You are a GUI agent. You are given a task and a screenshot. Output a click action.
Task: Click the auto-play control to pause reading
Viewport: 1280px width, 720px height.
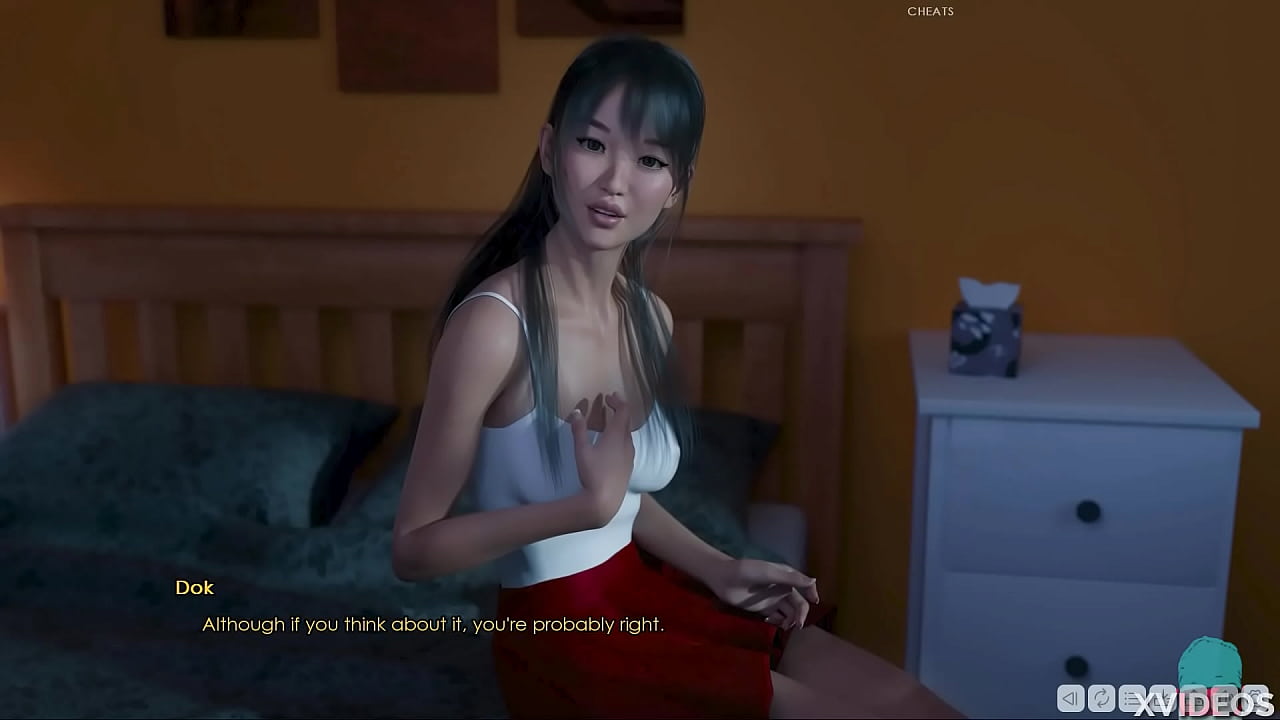[x=1101, y=698]
